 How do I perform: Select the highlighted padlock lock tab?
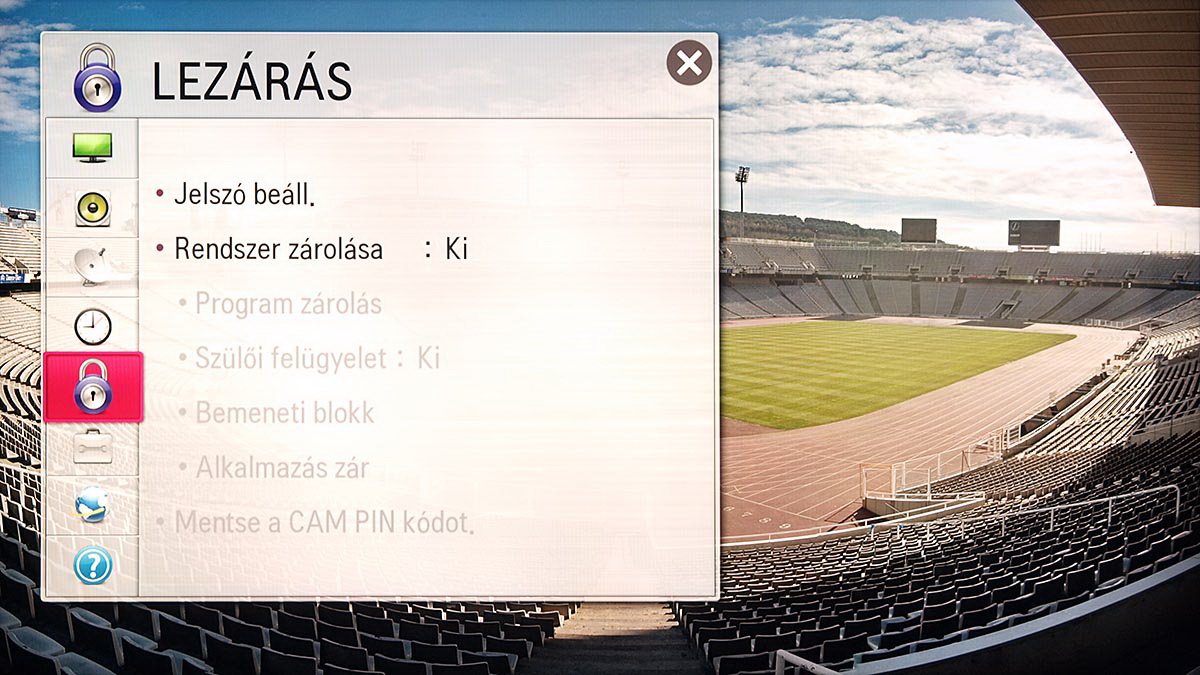point(92,387)
